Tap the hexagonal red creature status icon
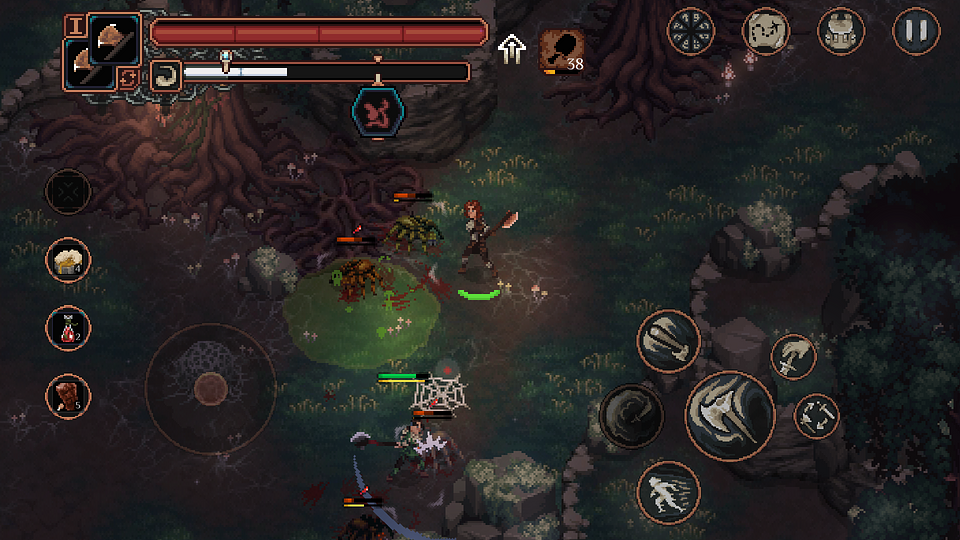This screenshot has width=960, height=540. [x=378, y=112]
